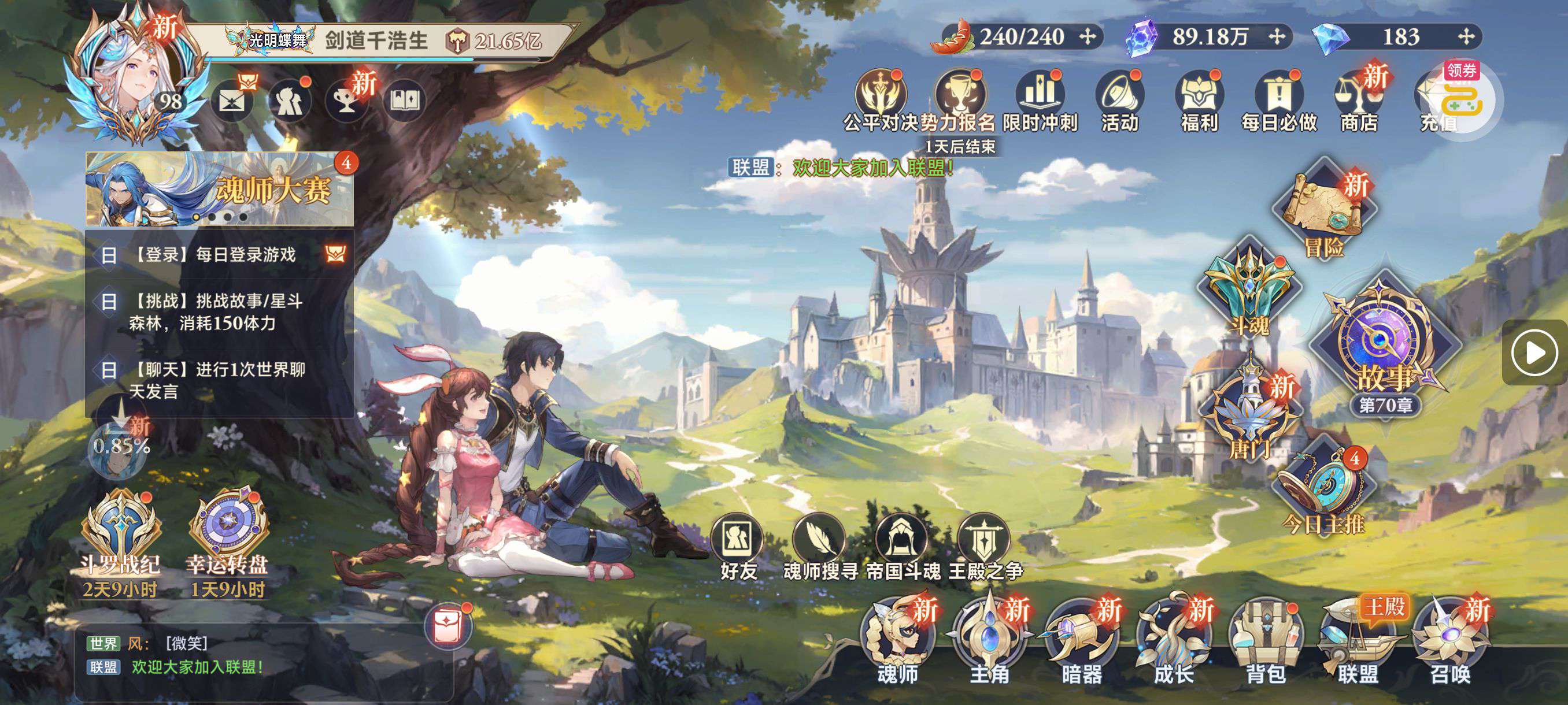This screenshot has height=705, width=1568.
Task: Open the mail envelope icon
Action: (x=232, y=101)
